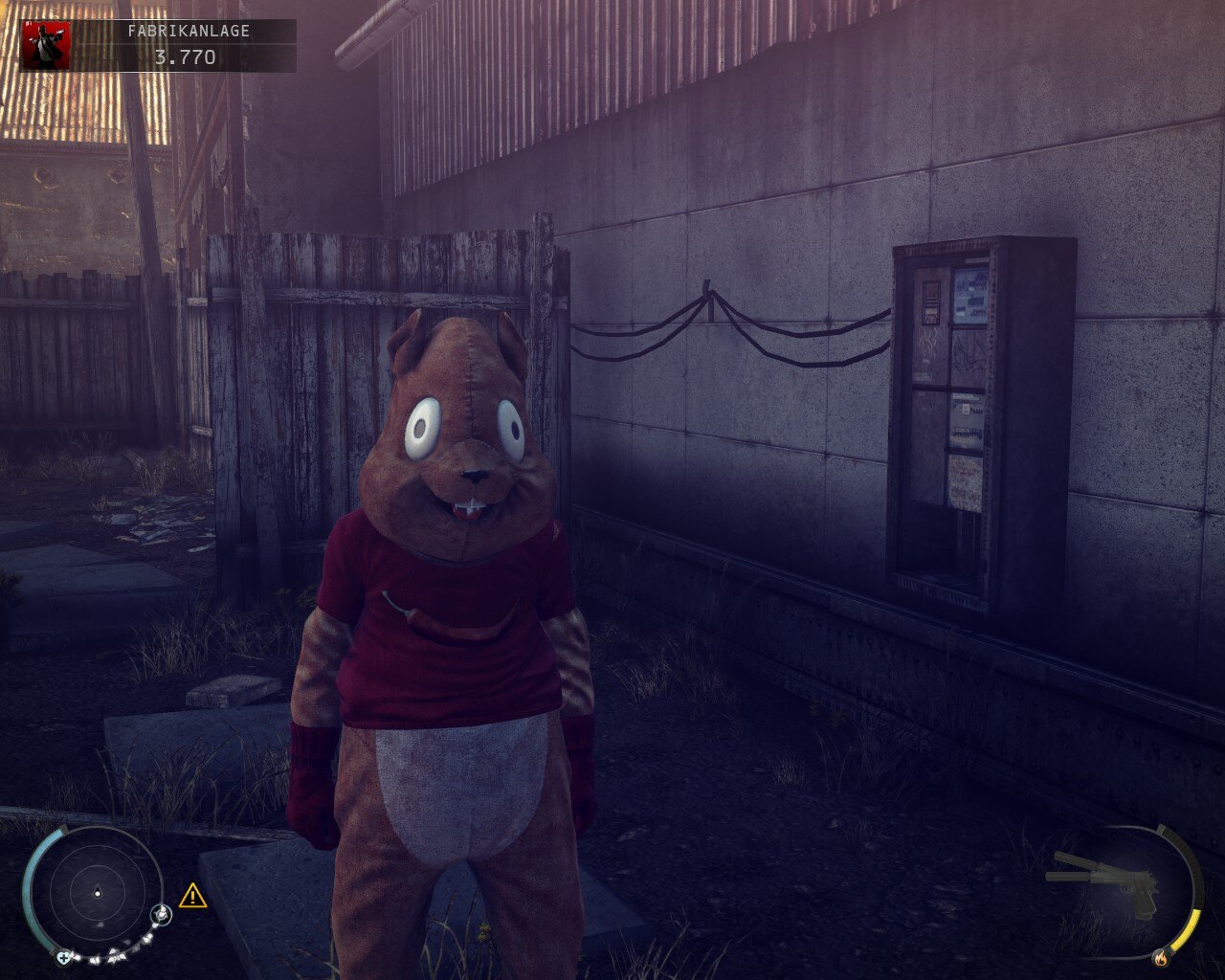This screenshot has height=980, width=1225.
Task: Click the yellow instinct gauge segment
Action: pos(1187,929)
